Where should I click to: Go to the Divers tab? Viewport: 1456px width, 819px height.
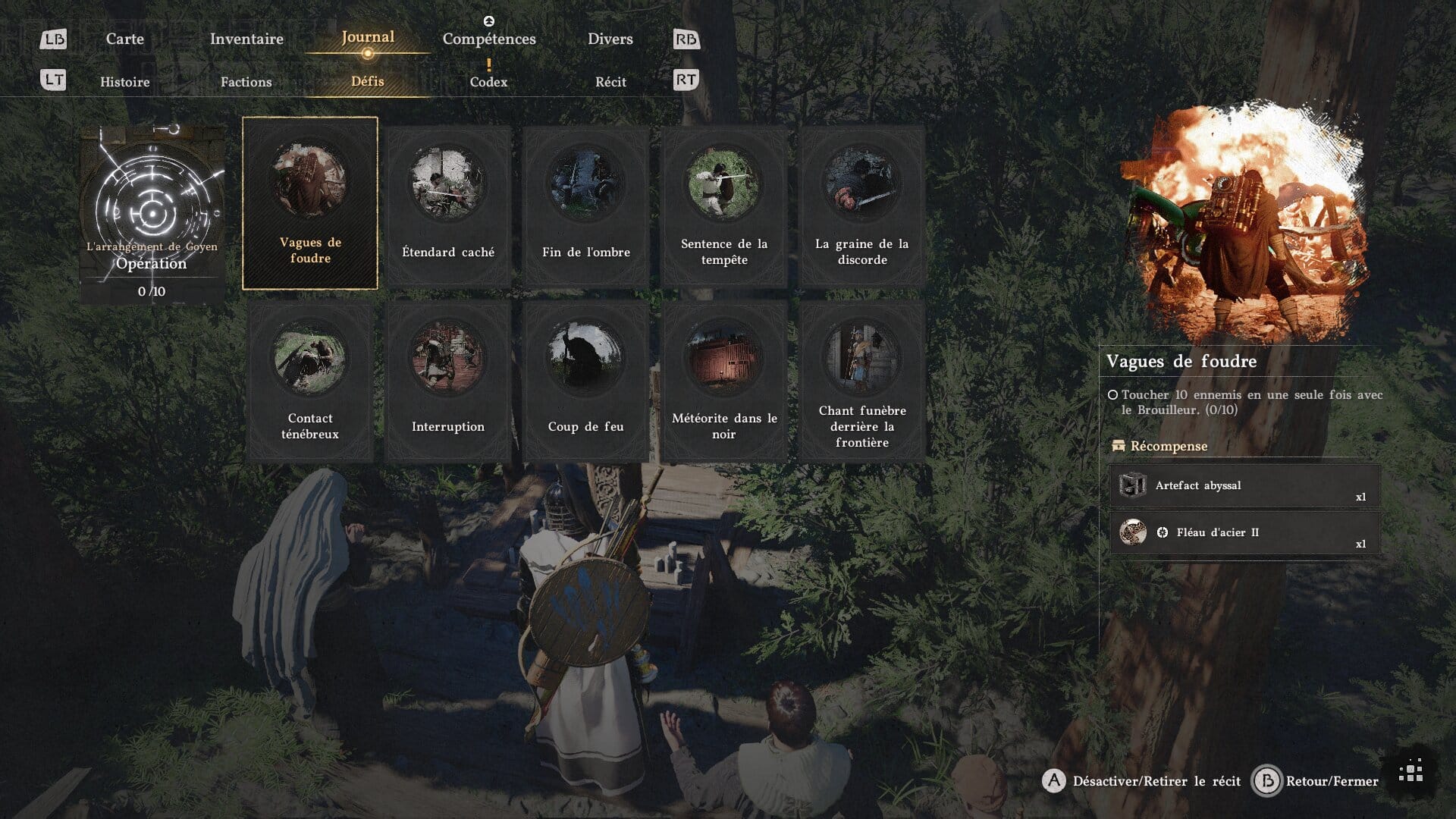point(610,39)
